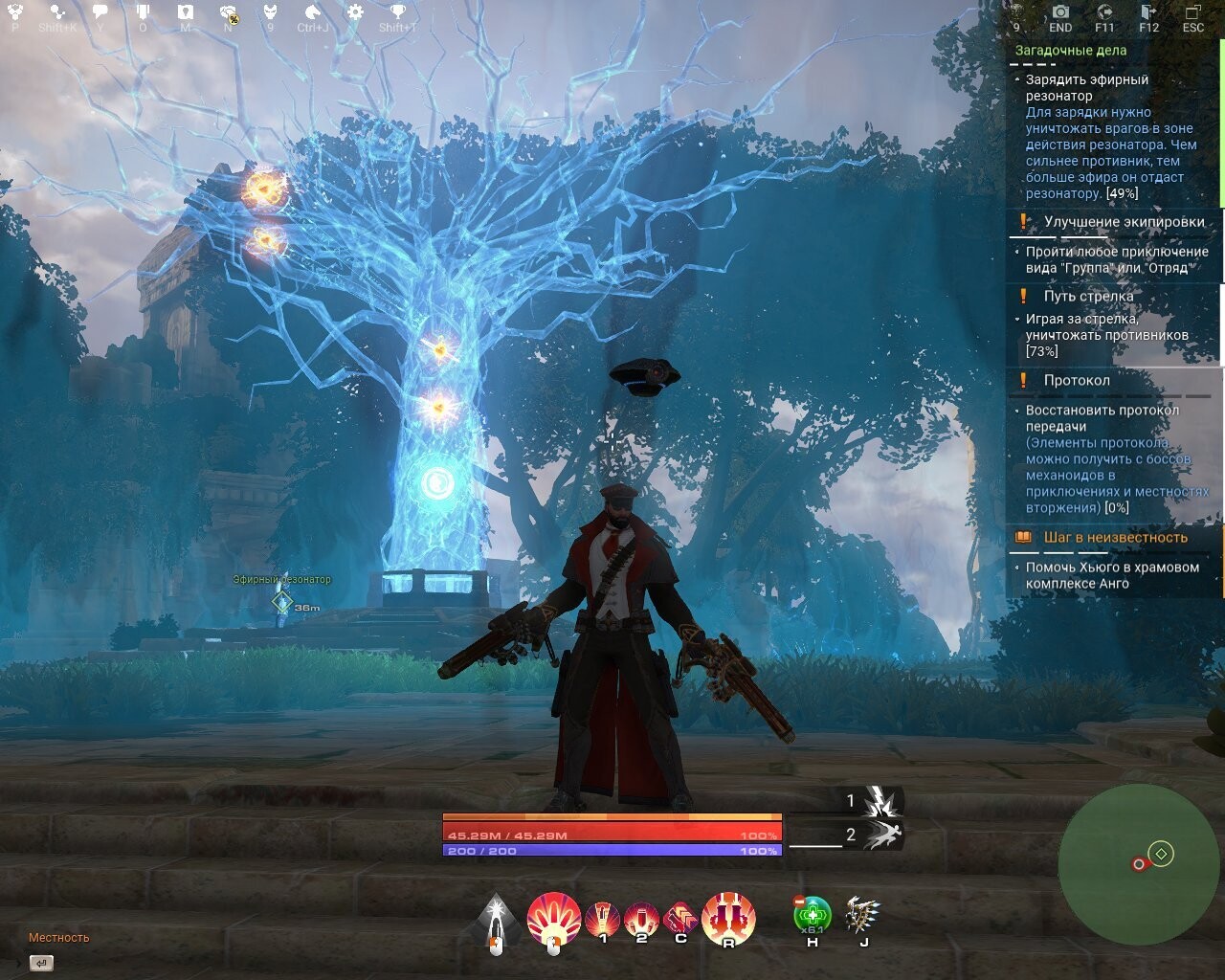Click the exit door icon labeled F12
The height and width of the screenshot is (980, 1225).
pos(1147,11)
